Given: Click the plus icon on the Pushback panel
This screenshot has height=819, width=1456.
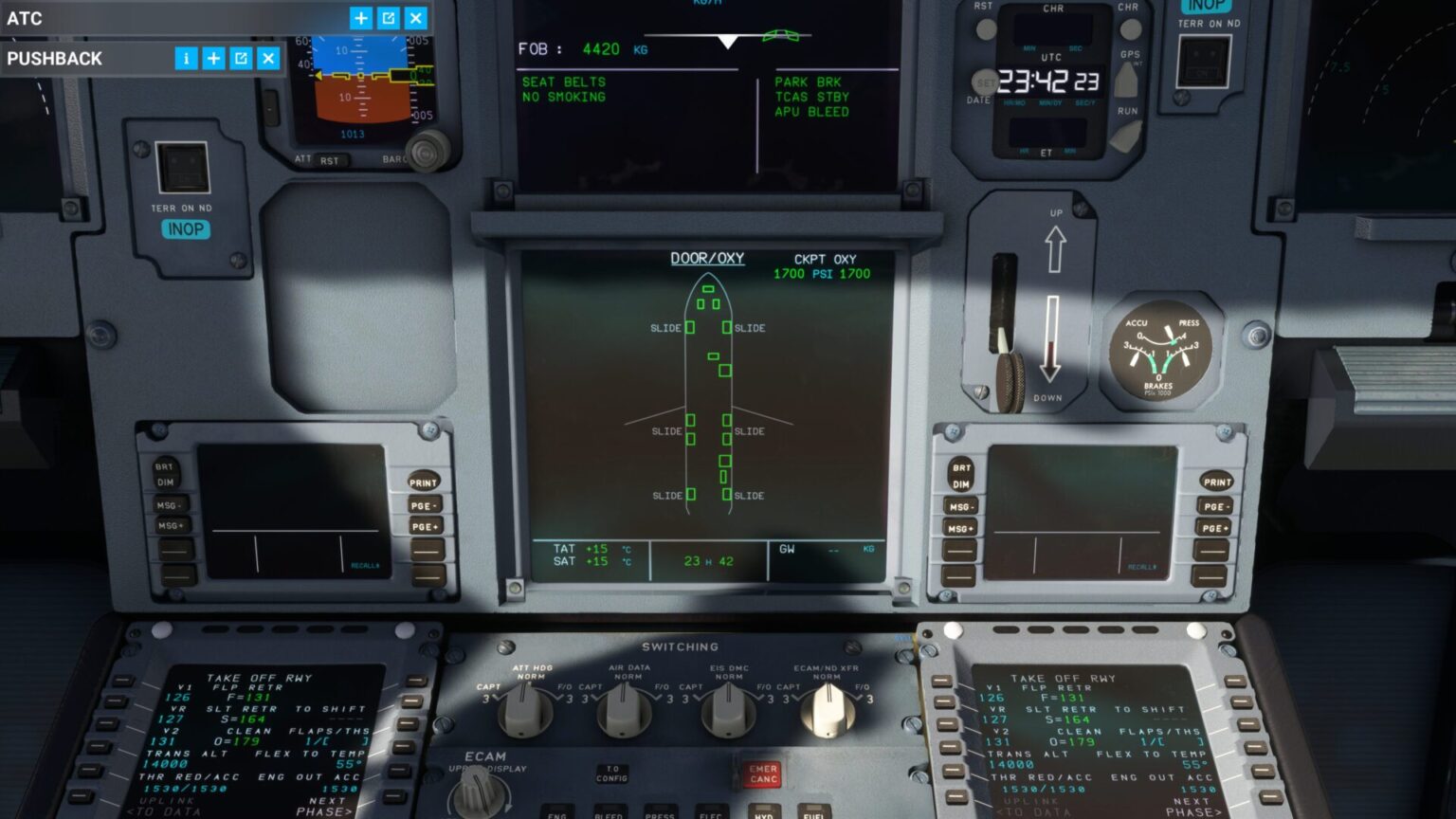Looking at the screenshot, I should point(214,59).
